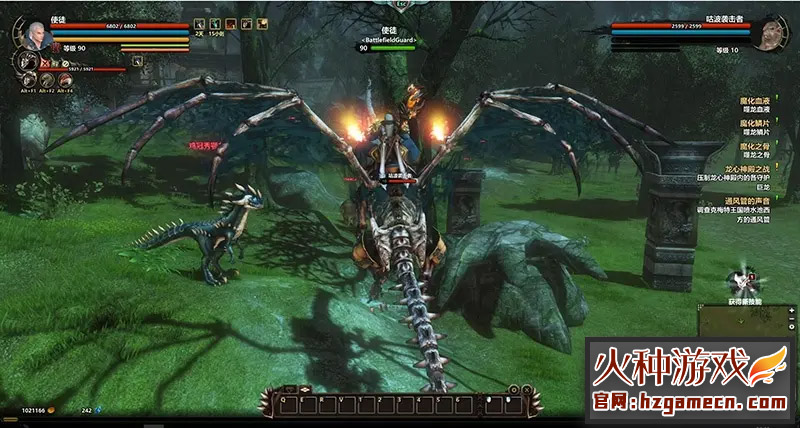The height and width of the screenshot is (428, 800).
Task: Select the 魔化鳞片 quest tracker entry
Action: click(755, 122)
